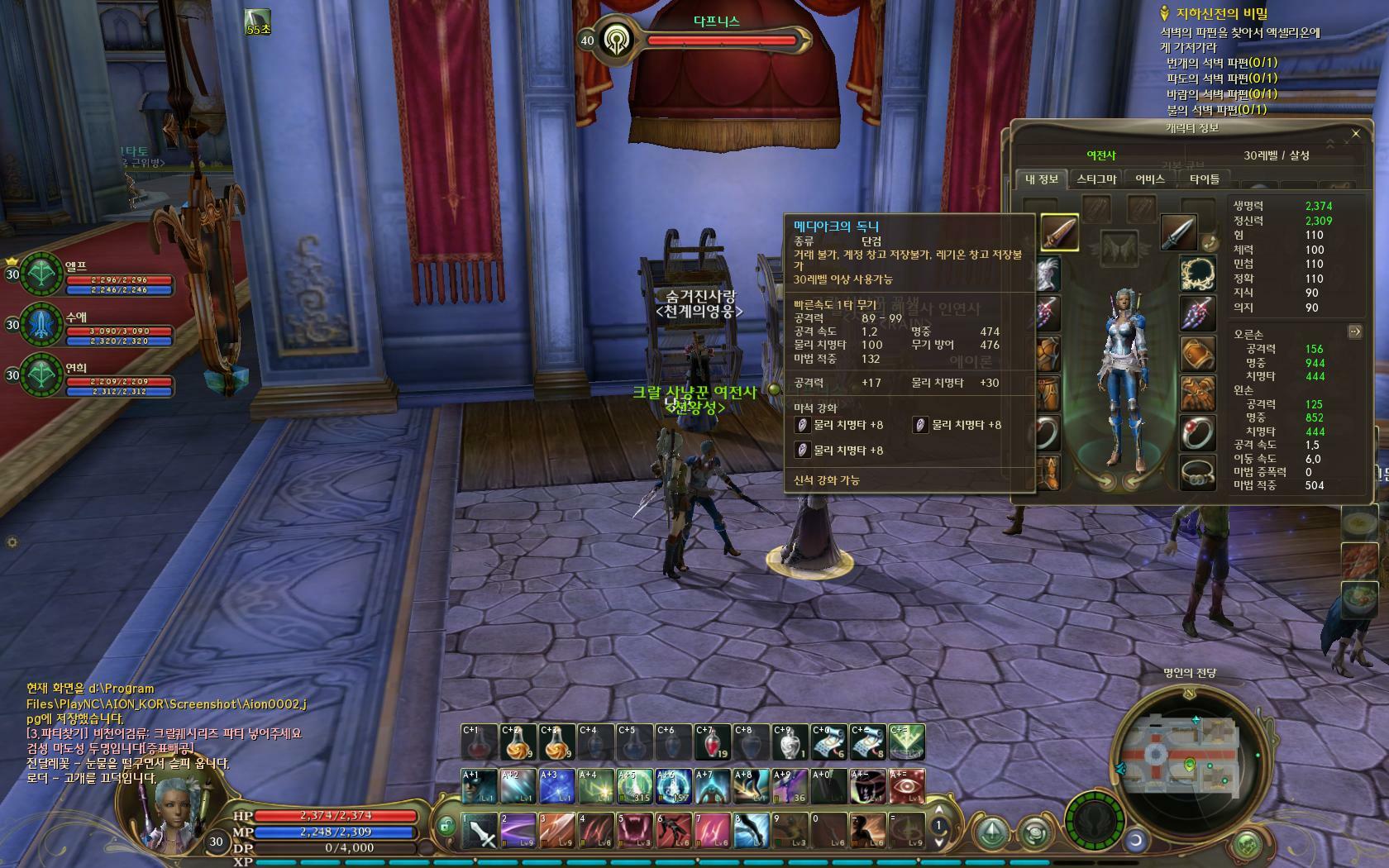This screenshot has height=868, width=1389.
Task: Close the character info window
Action: tap(1355, 133)
